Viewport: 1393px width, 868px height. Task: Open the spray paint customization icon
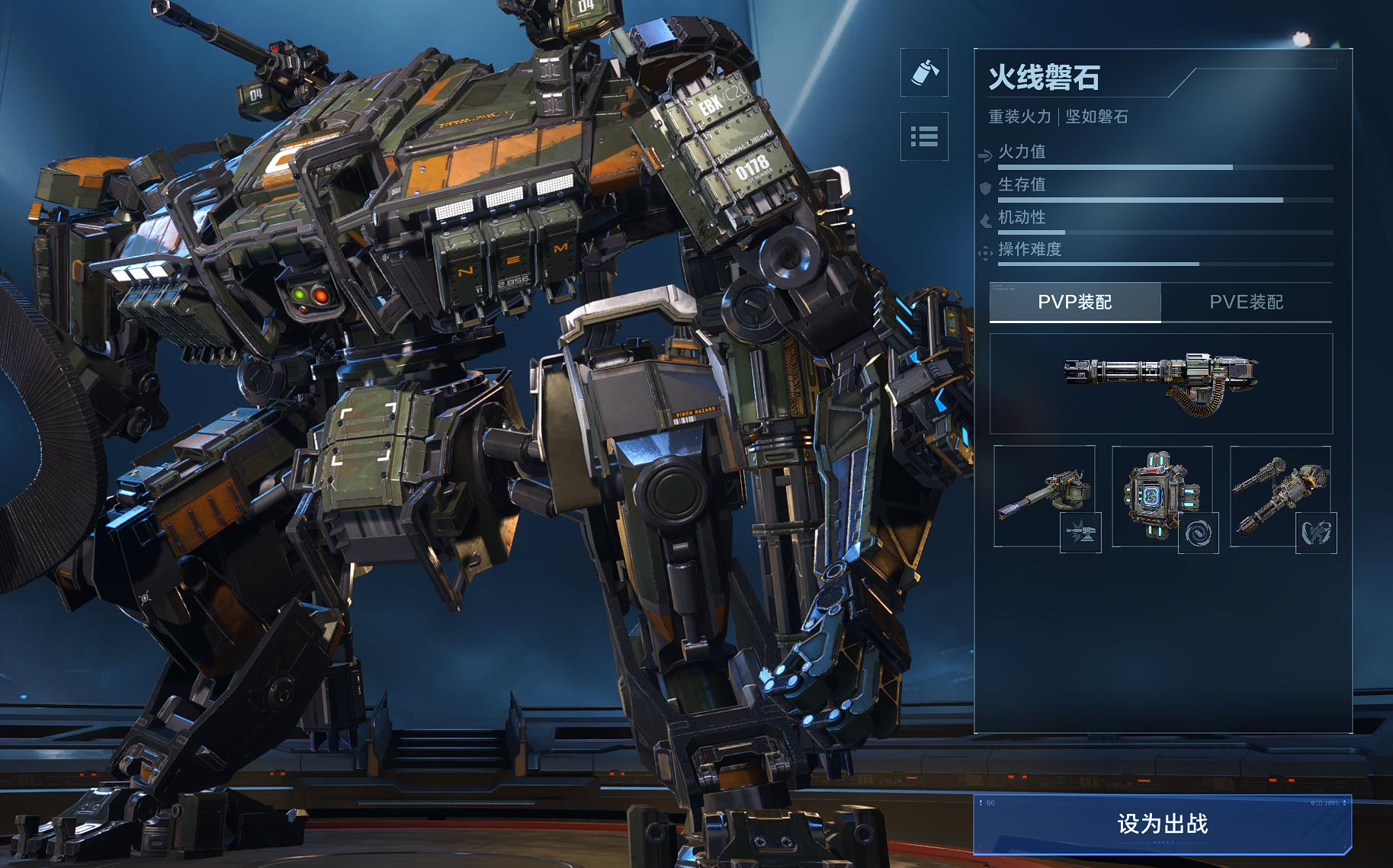coord(924,73)
